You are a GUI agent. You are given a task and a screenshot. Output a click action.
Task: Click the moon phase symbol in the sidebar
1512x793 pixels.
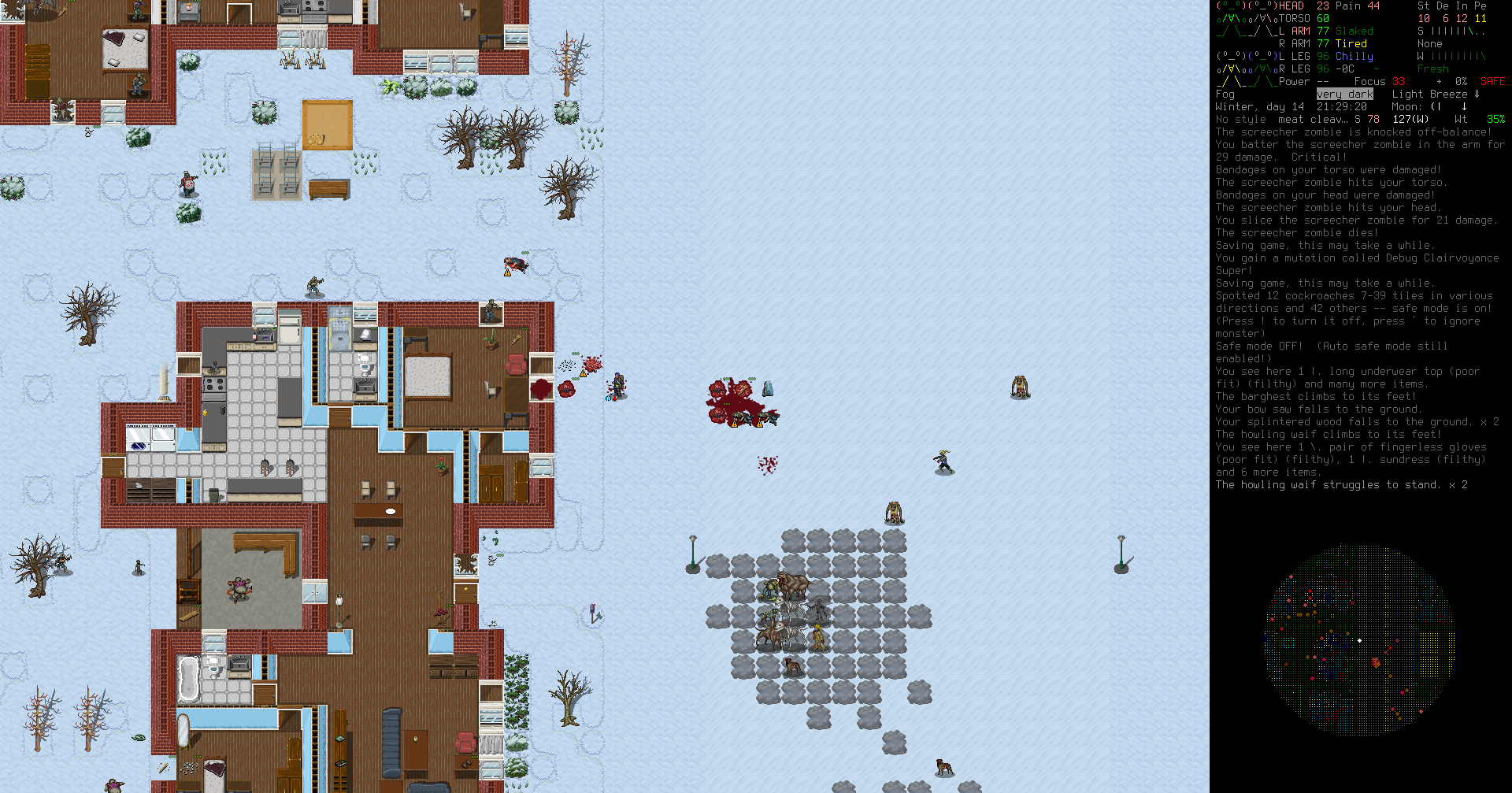pyautogui.click(x=1435, y=107)
